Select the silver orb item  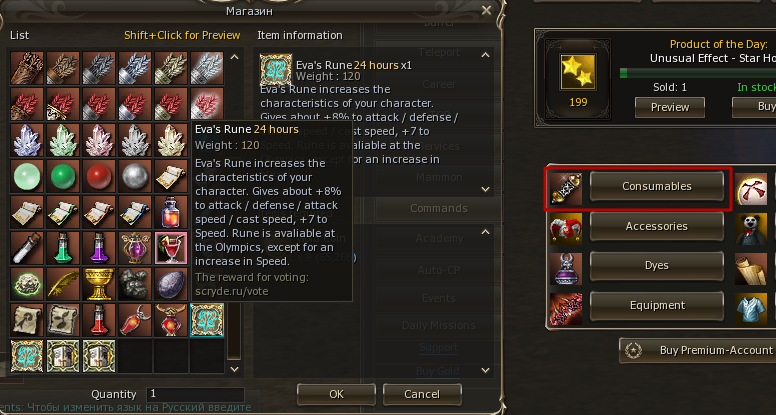pyautogui.click(x=135, y=175)
